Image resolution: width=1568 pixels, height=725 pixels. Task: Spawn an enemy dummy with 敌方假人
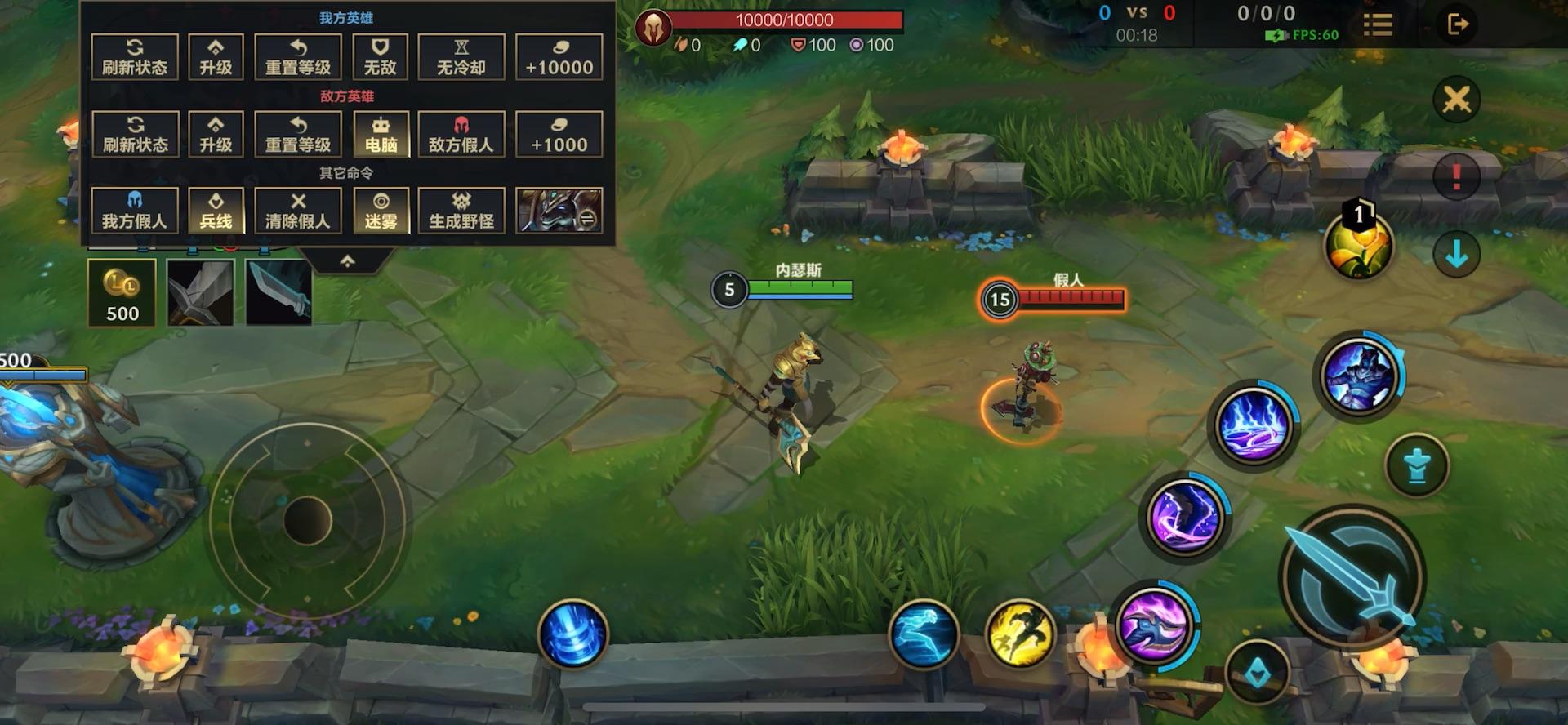(461, 134)
